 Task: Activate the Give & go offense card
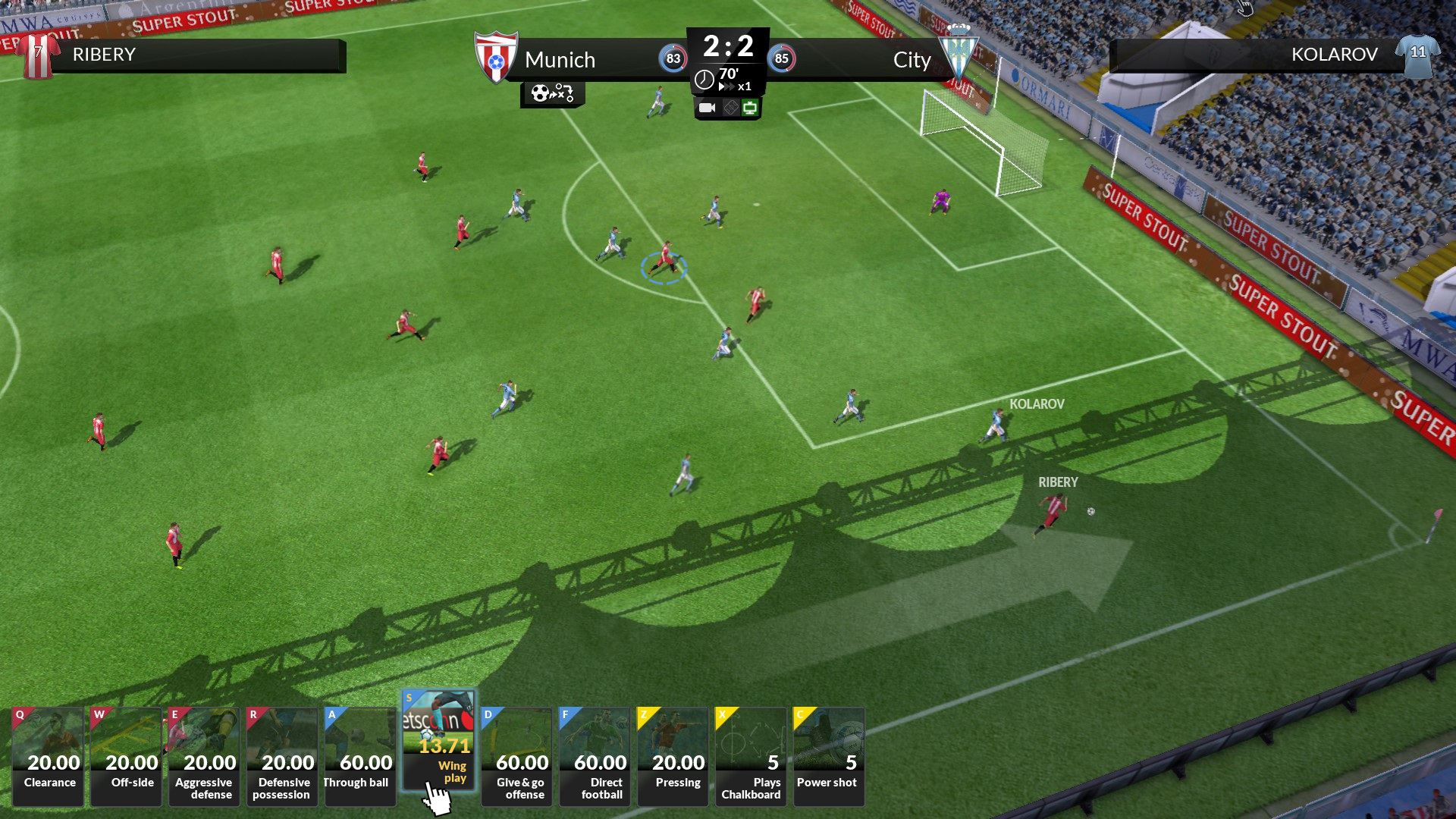pyautogui.click(x=516, y=755)
